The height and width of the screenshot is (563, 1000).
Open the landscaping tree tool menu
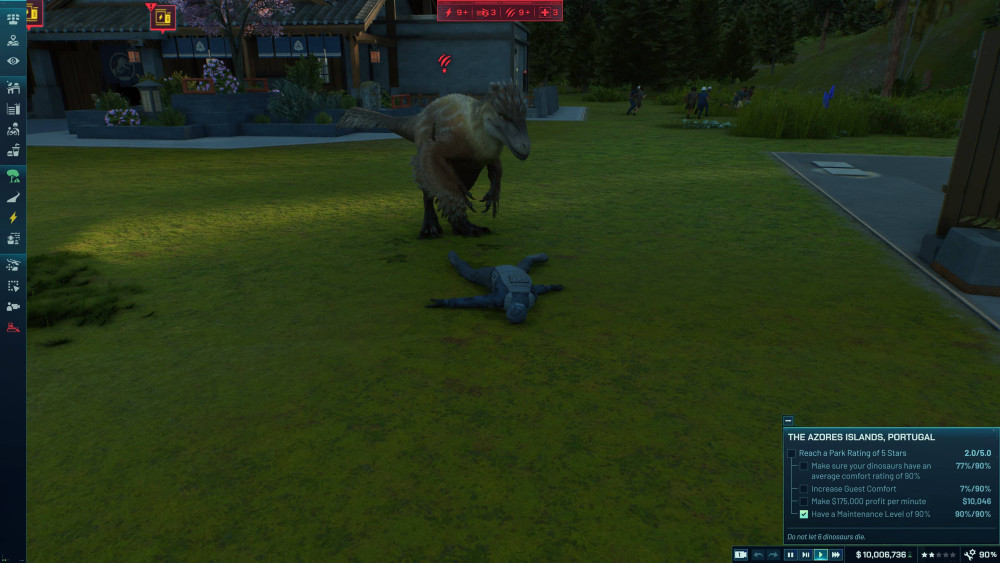tap(13, 175)
